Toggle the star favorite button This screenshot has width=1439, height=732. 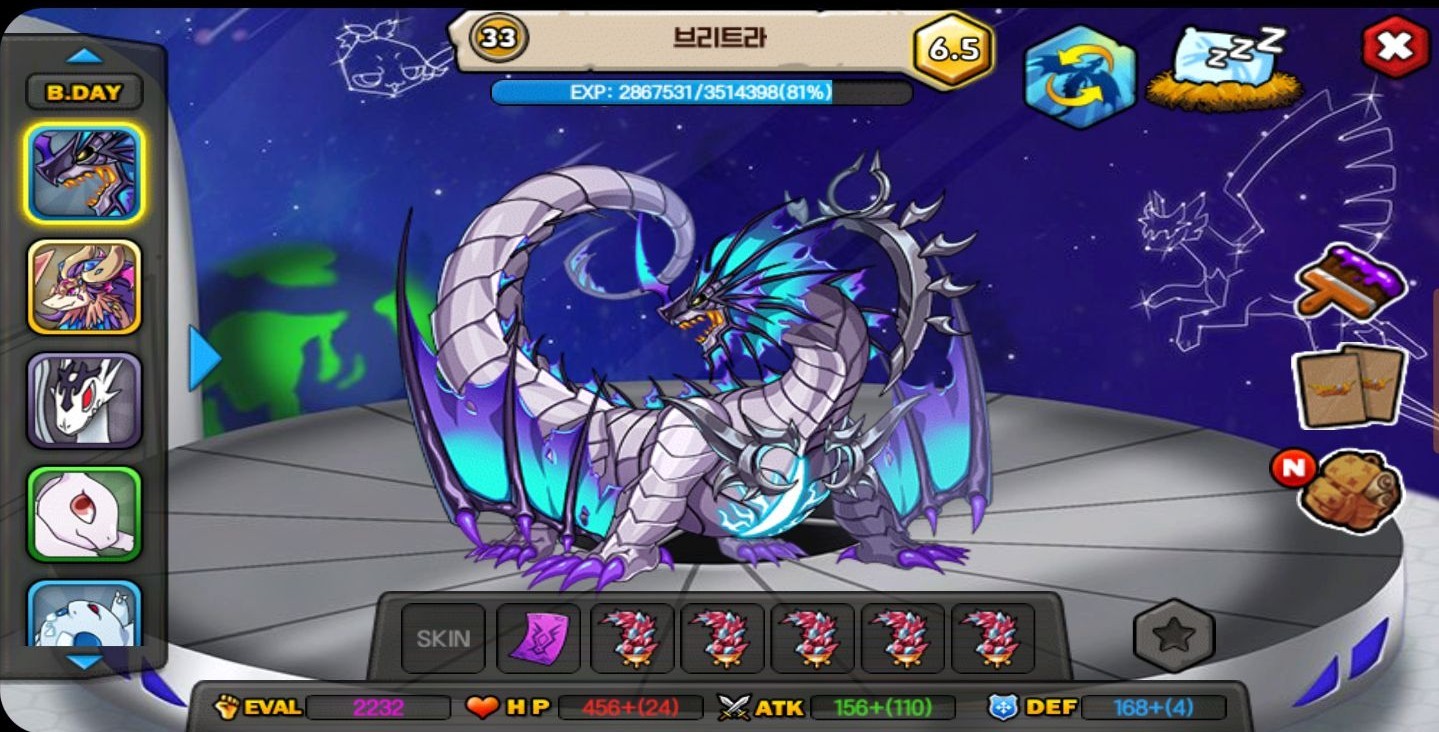point(1173,635)
